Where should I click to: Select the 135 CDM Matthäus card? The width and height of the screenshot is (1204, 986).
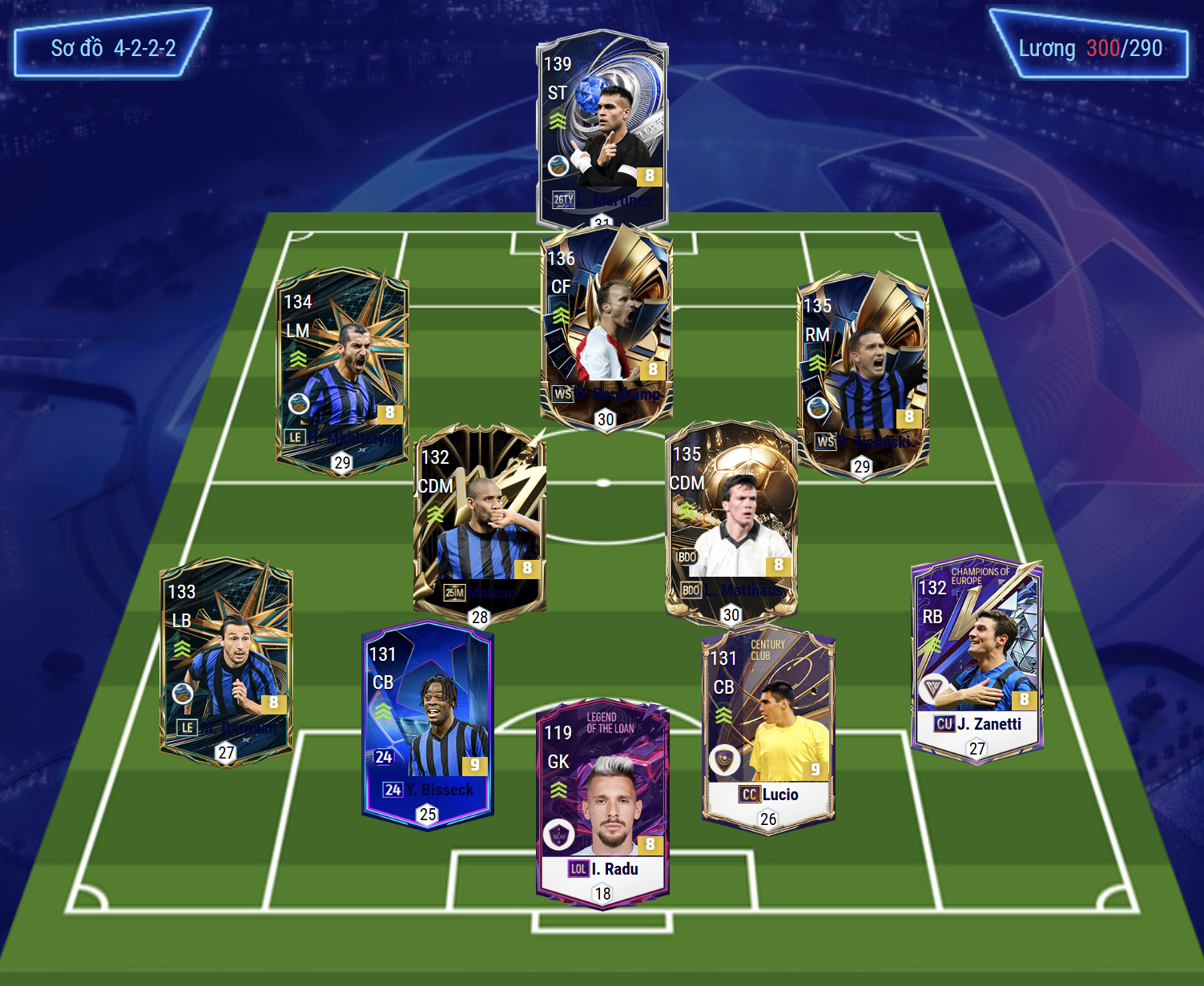[731, 522]
